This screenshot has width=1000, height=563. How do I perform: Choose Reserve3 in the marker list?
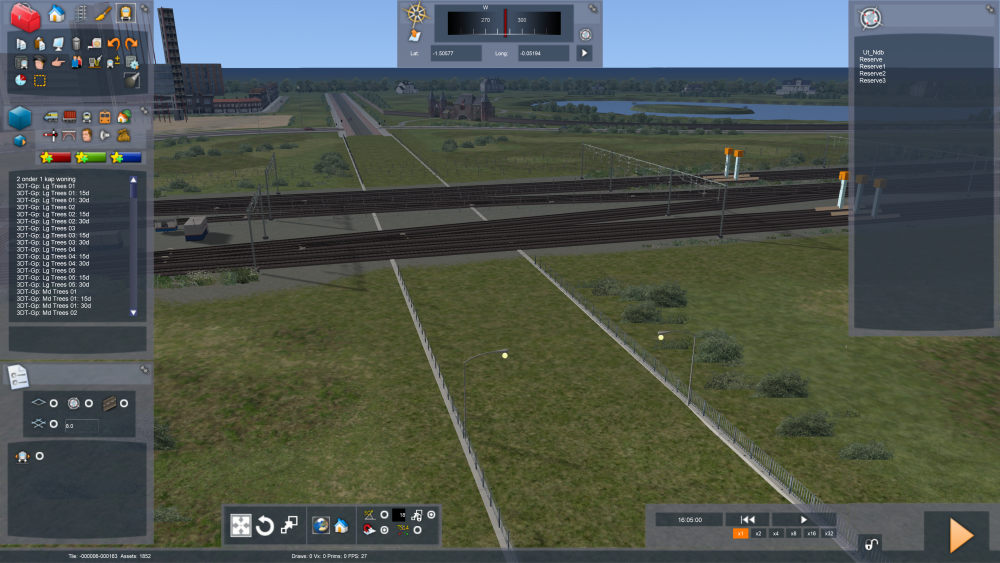tap(872, 80)
